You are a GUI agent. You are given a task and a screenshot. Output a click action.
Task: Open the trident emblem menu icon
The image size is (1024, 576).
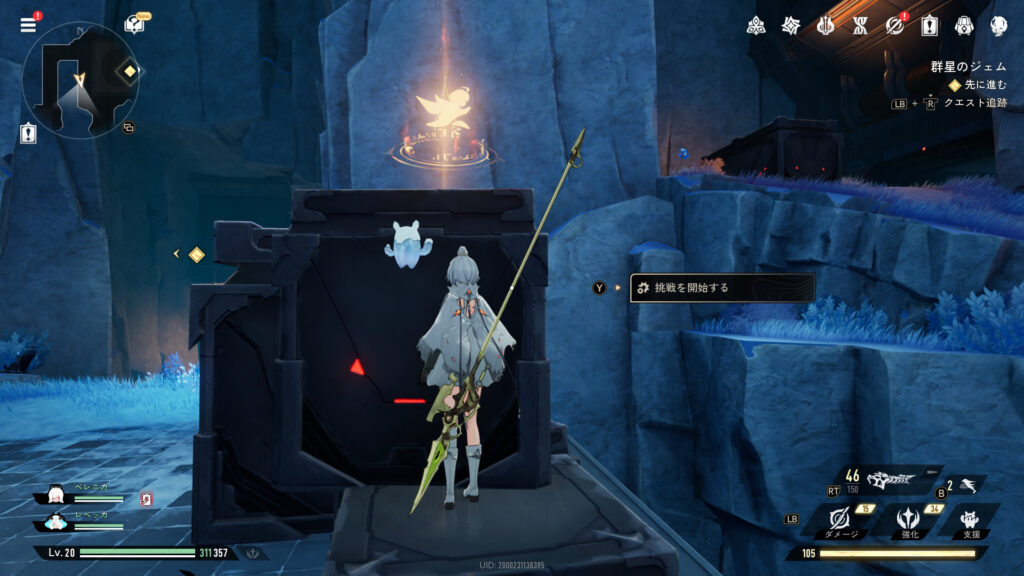(825, 25)
